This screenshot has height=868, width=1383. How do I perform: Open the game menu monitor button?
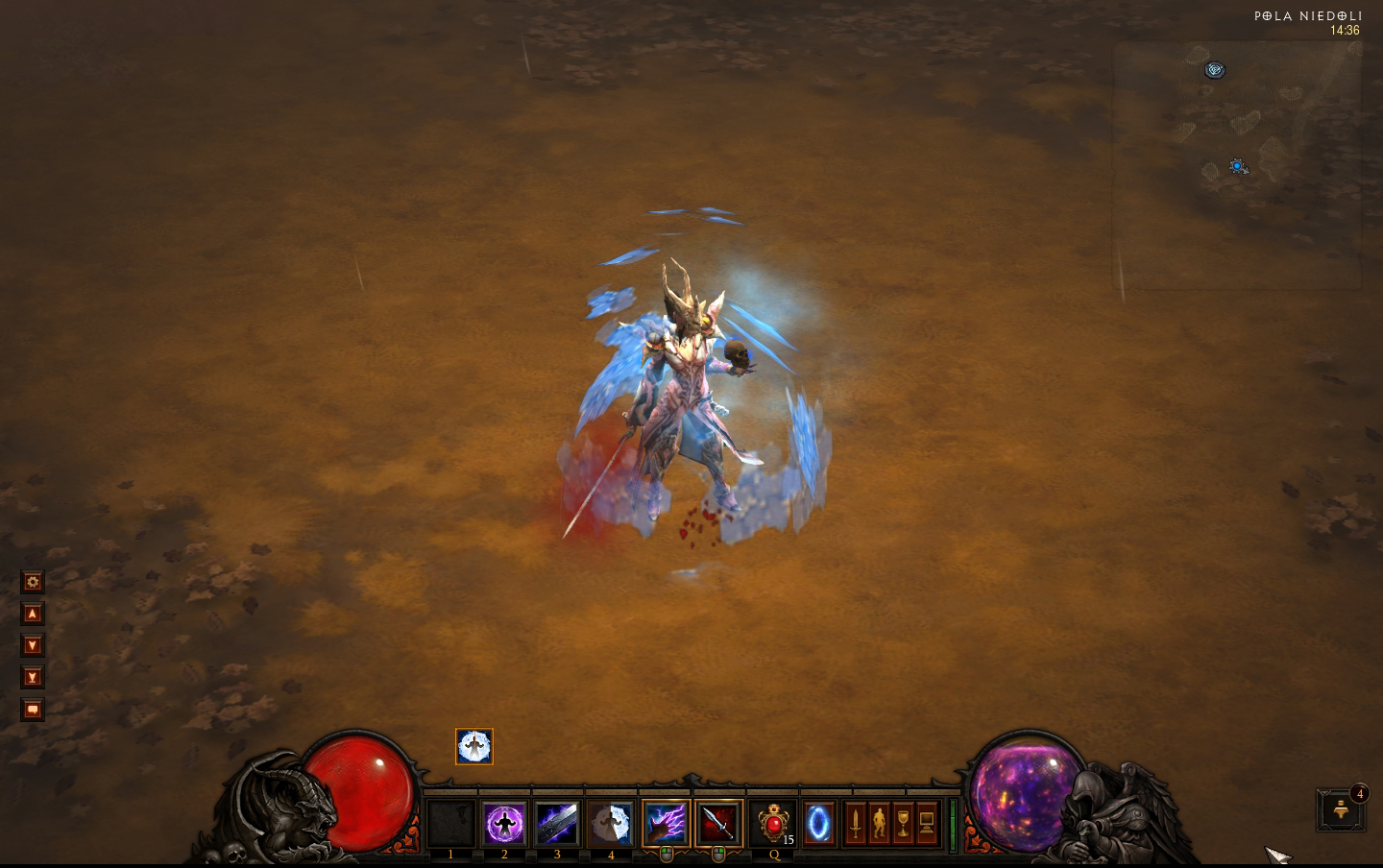tap(927, 824)
